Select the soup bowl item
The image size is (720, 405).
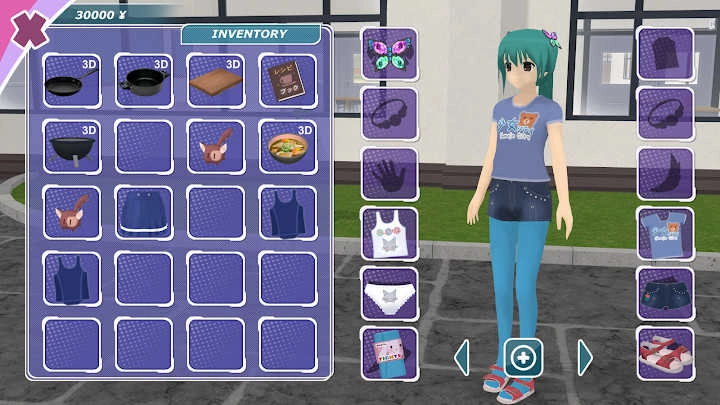288,147
